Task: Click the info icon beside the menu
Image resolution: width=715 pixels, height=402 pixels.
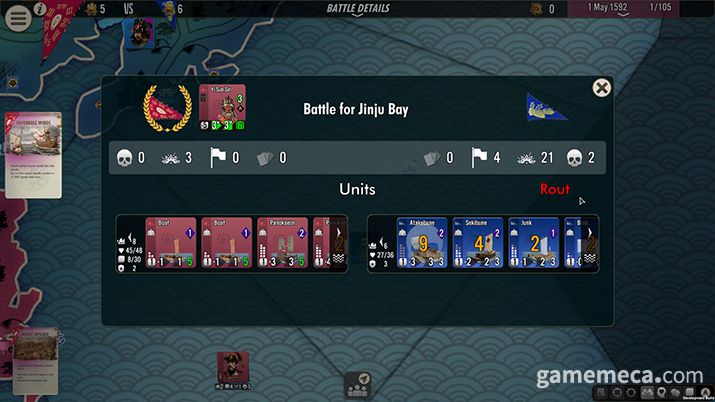Action: click(x=40, y=8)
